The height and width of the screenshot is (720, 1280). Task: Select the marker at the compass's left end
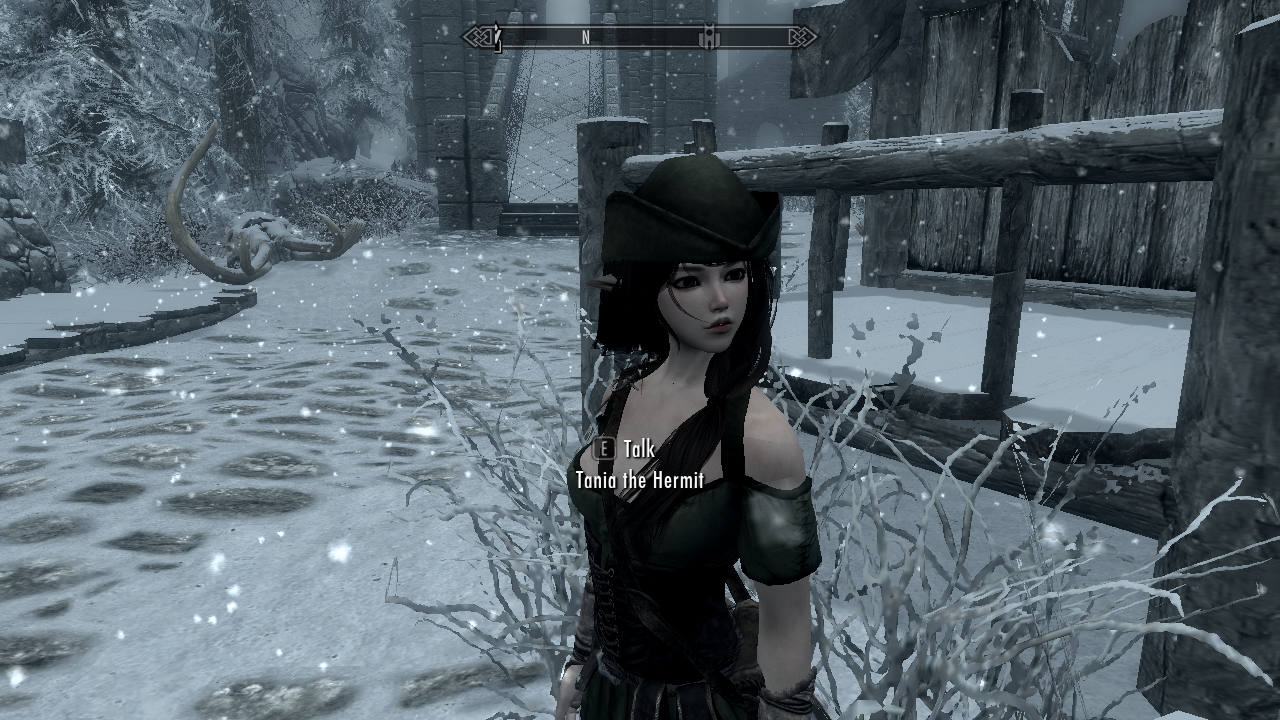pos(496,38)
